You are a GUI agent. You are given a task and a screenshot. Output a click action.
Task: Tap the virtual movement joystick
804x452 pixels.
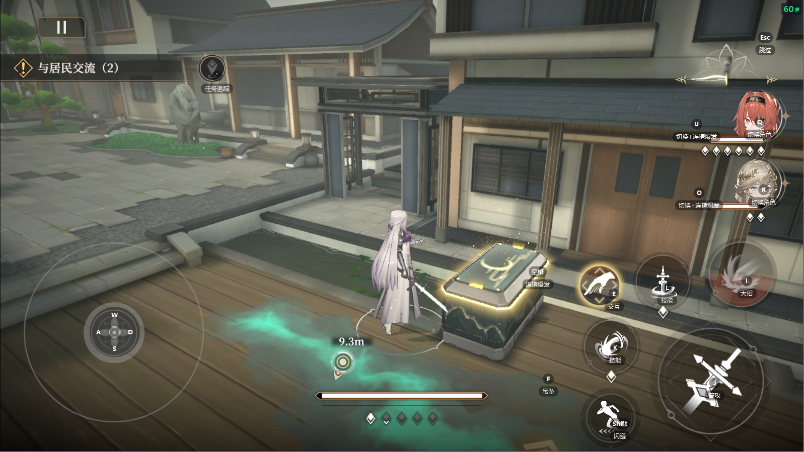point(114,331)
